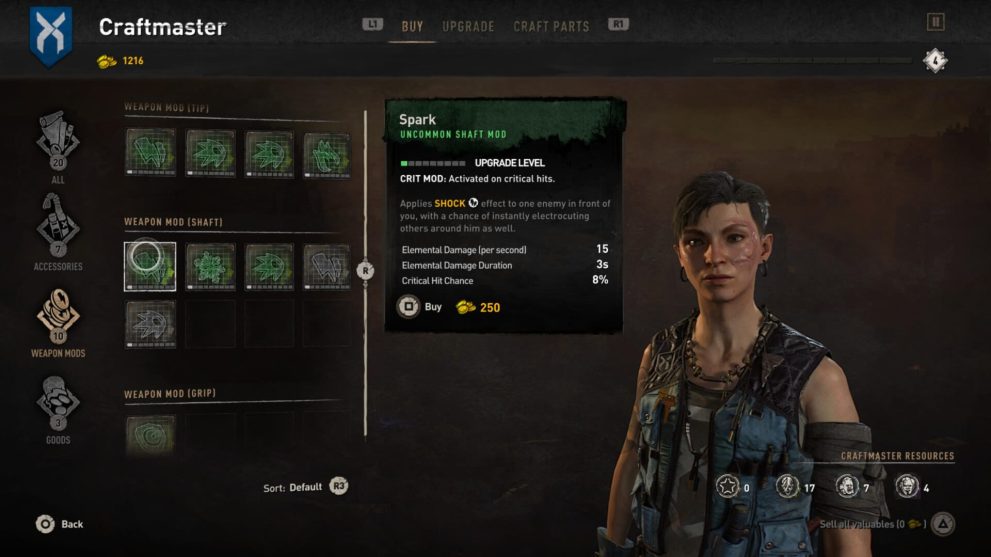Open the Accessories category

click(x=58, y=230)
